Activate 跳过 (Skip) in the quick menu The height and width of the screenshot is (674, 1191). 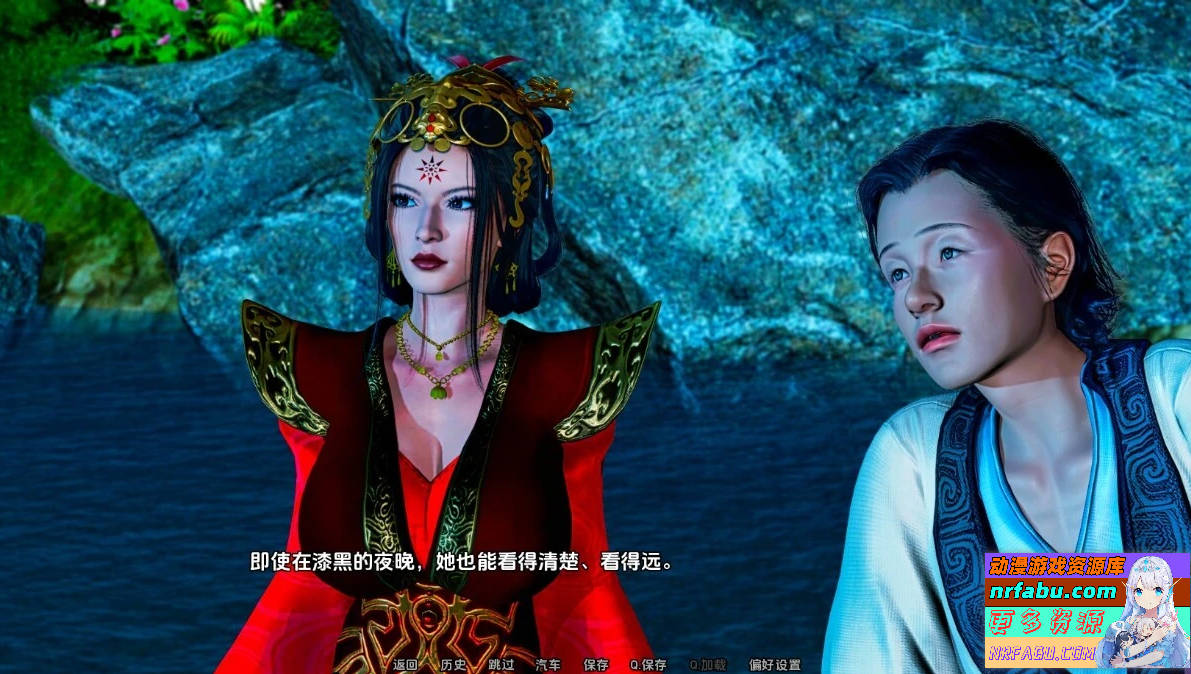(x=501, y=665)
